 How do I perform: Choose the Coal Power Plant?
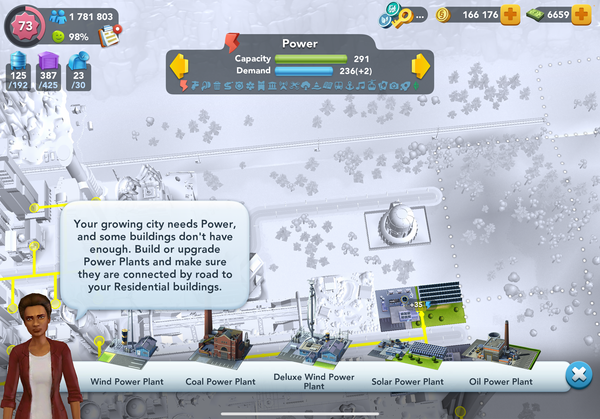[221, 350]
